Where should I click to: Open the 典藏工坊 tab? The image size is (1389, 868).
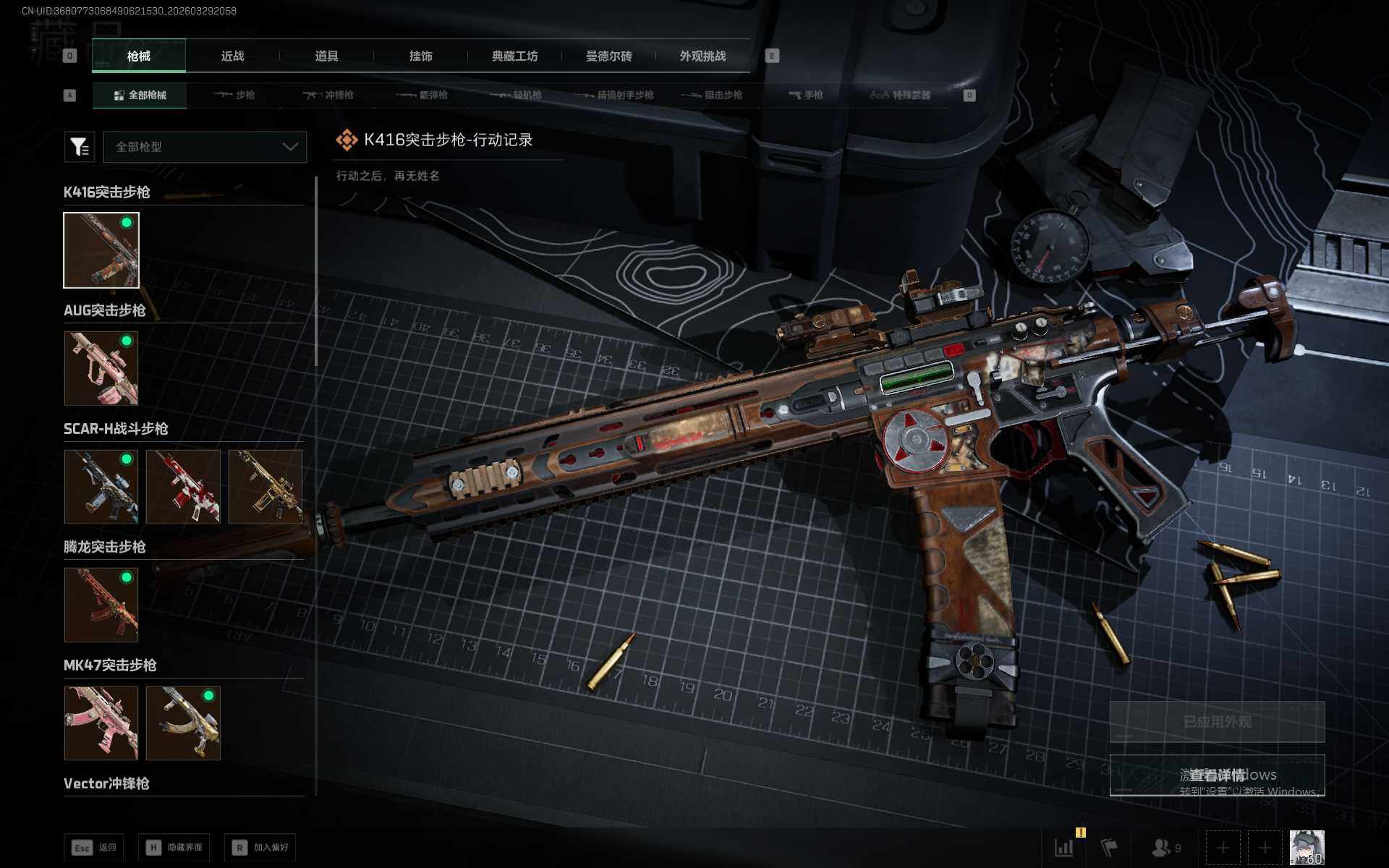coord(514,56)
